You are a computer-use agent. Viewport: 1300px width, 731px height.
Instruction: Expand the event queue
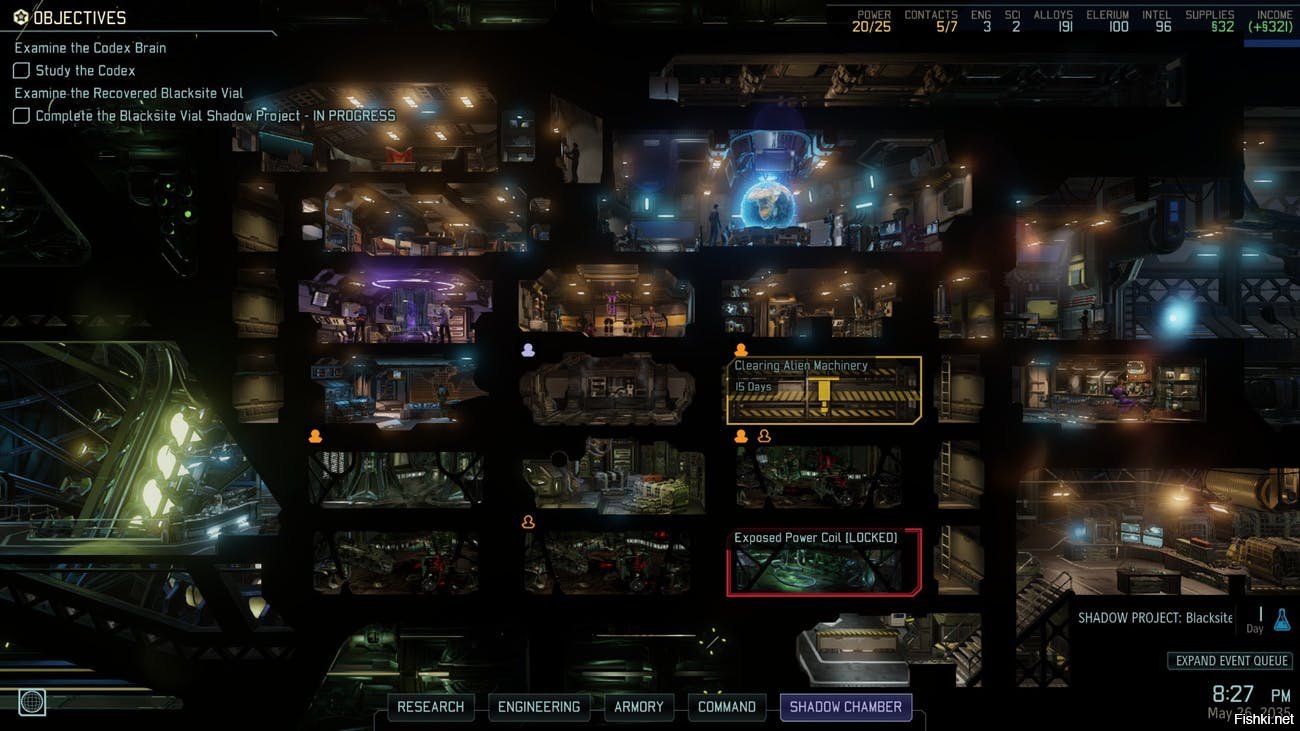[1230, 661]
